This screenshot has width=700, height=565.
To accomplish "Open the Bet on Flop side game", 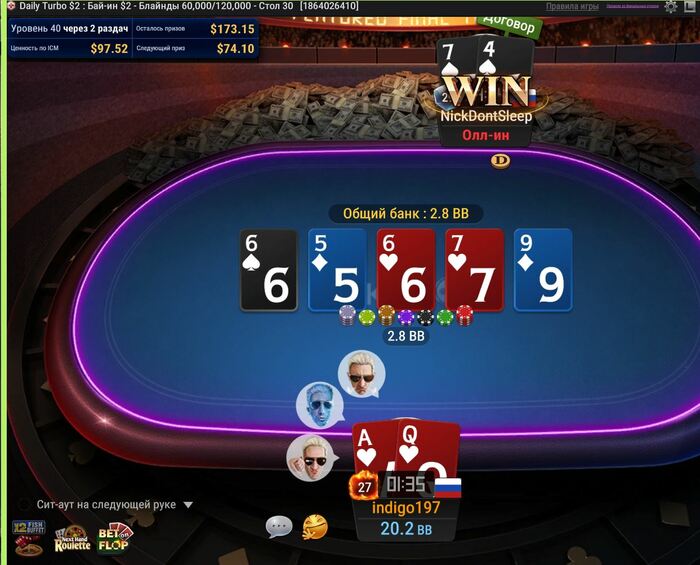I will click(x=113, y=538).
